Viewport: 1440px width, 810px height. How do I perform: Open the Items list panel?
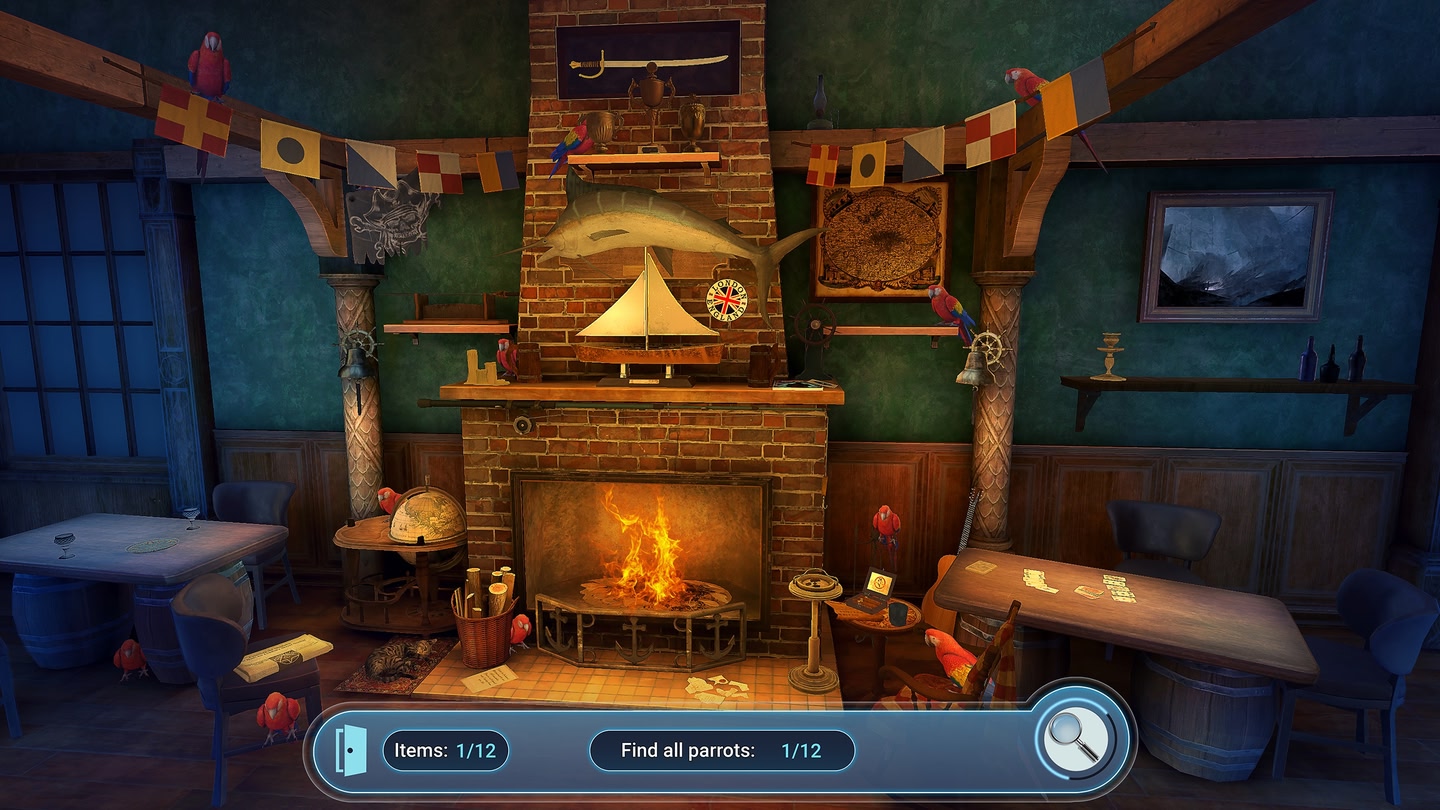(445, 751)
